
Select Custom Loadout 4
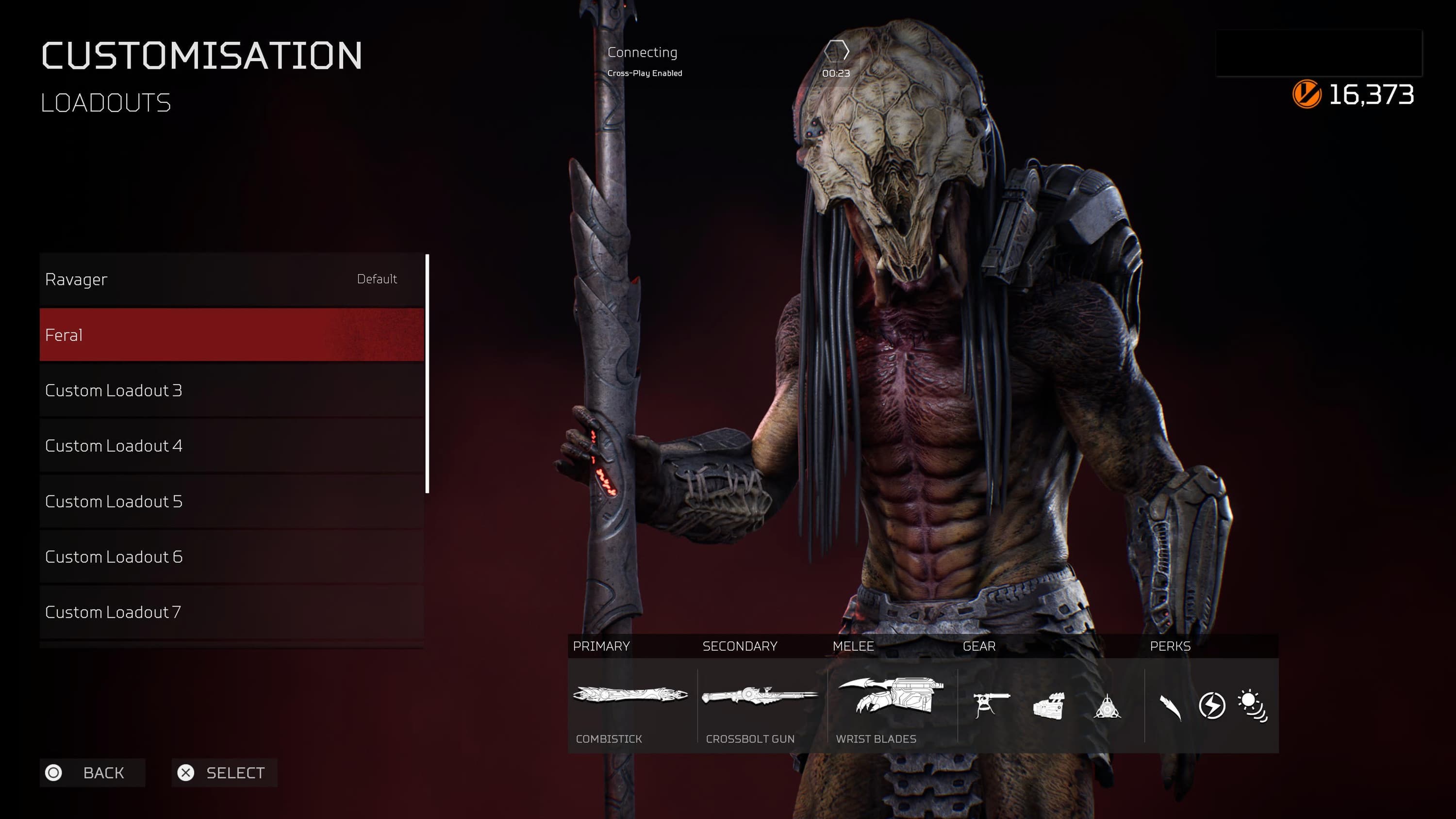click(232, 445)
